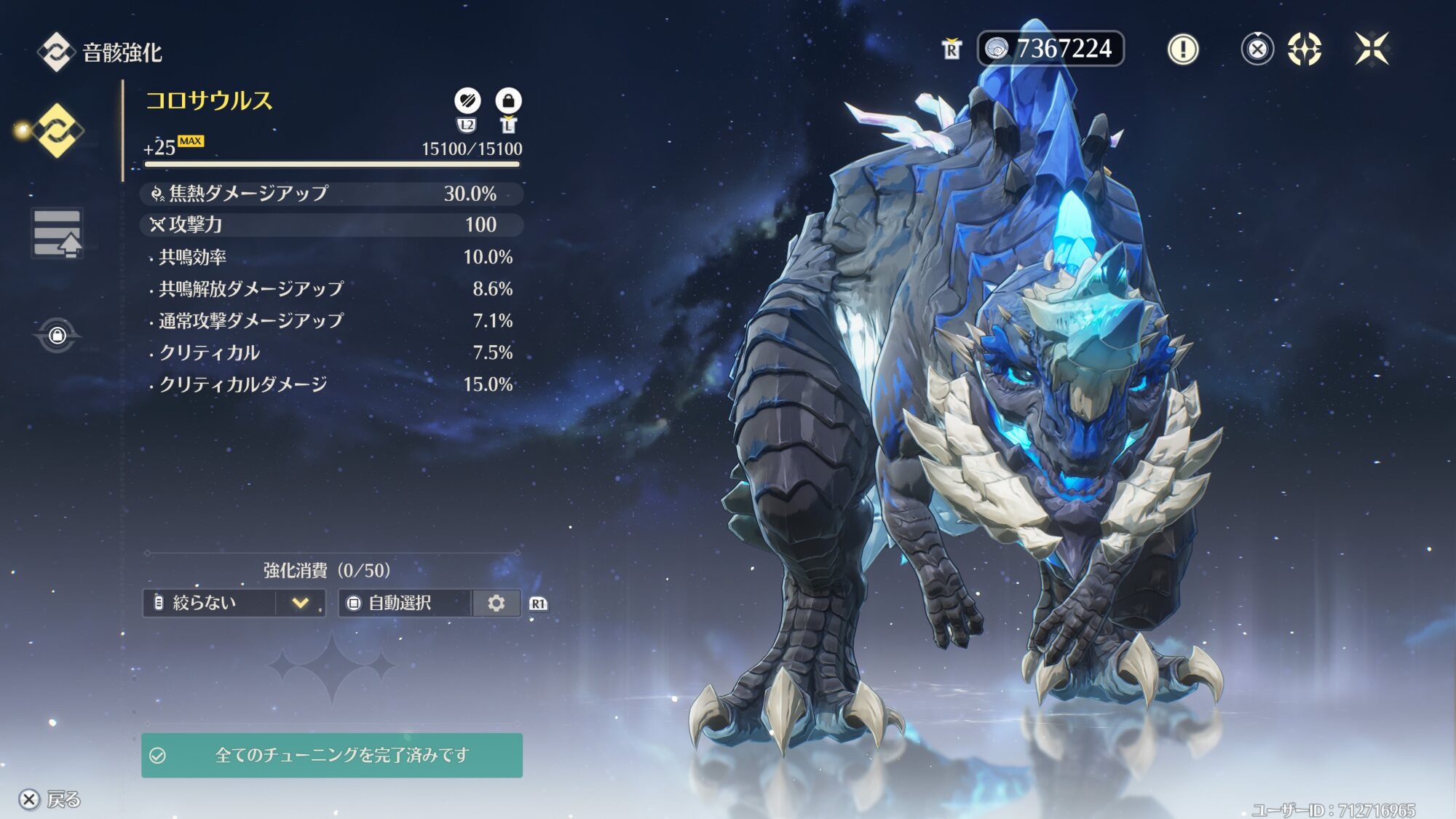Open the exclamation mark info button
1456x819 pixels.
1183,50
